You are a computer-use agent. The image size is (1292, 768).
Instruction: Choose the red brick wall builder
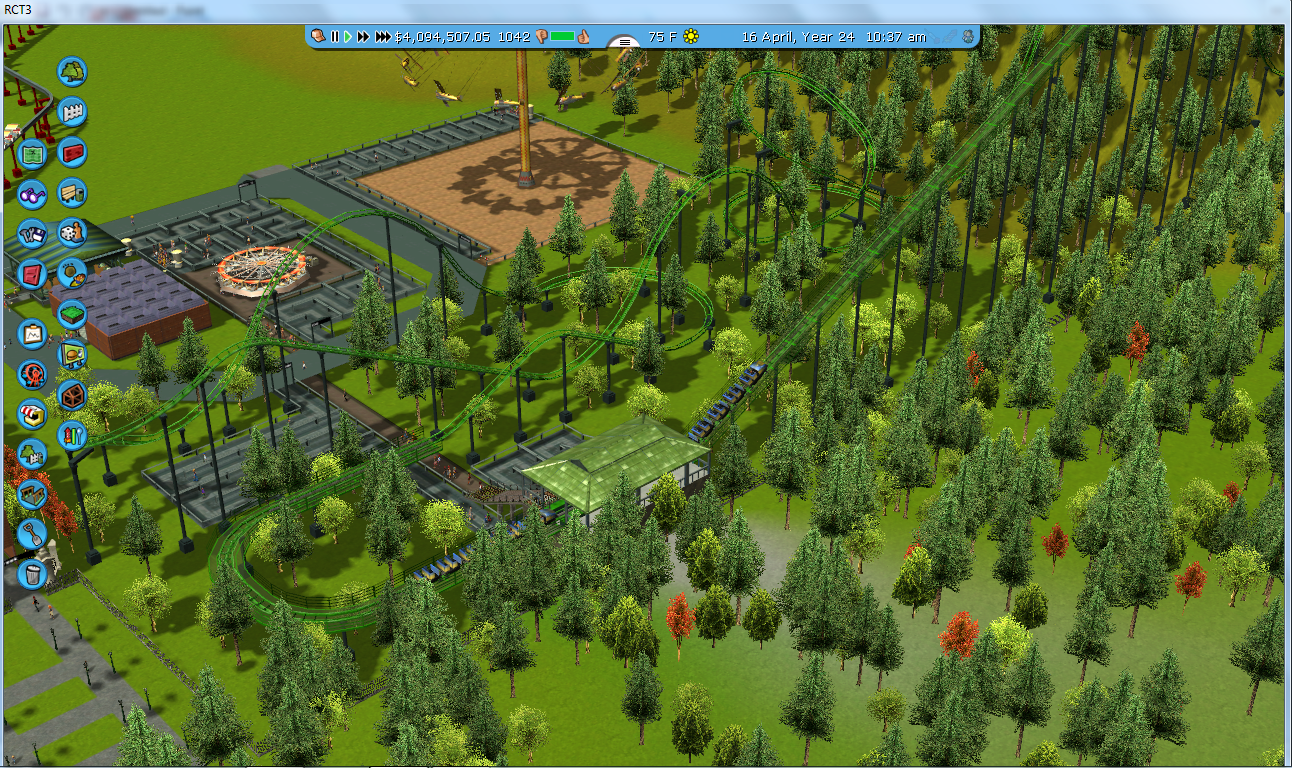[72, 152]
